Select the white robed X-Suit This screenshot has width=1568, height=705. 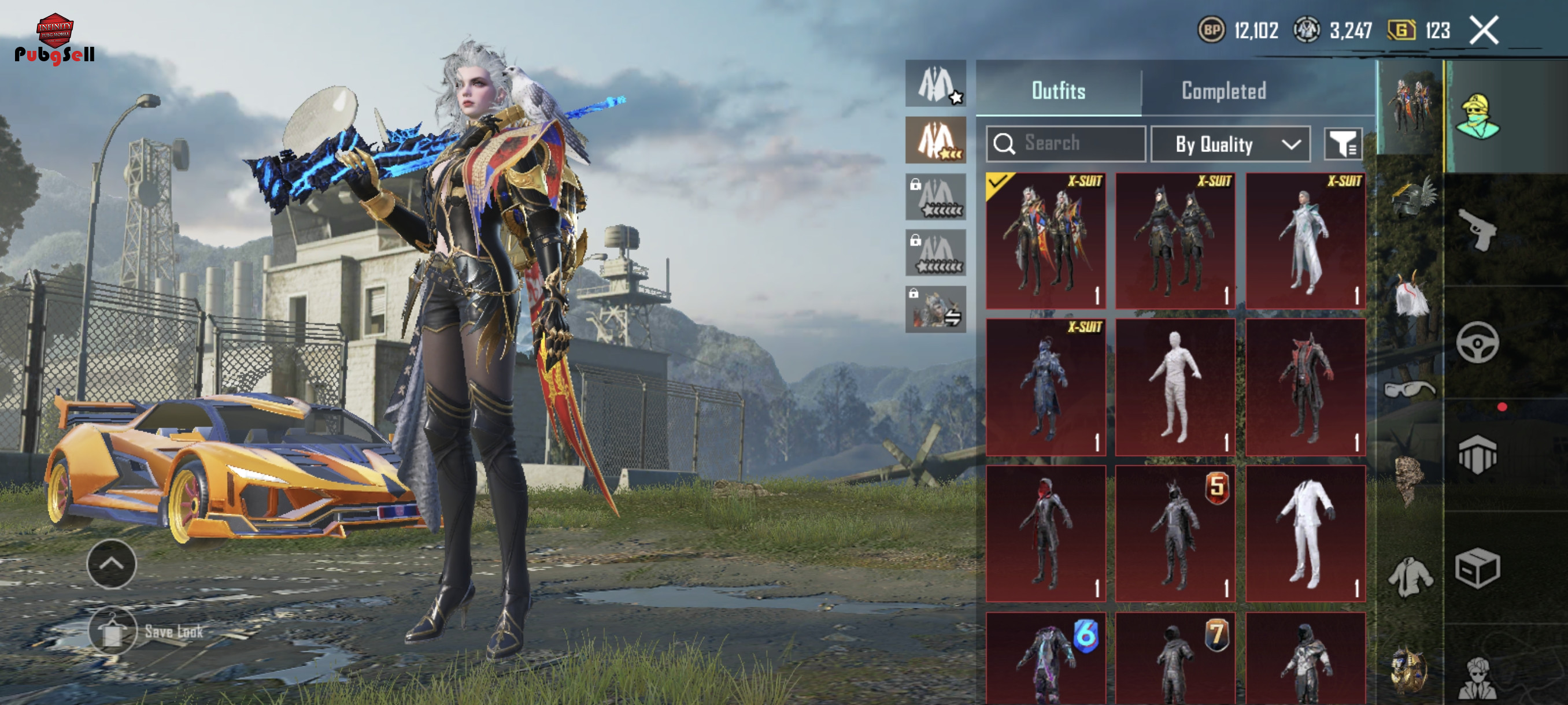pyautogui.click(x=1305, y=241)
